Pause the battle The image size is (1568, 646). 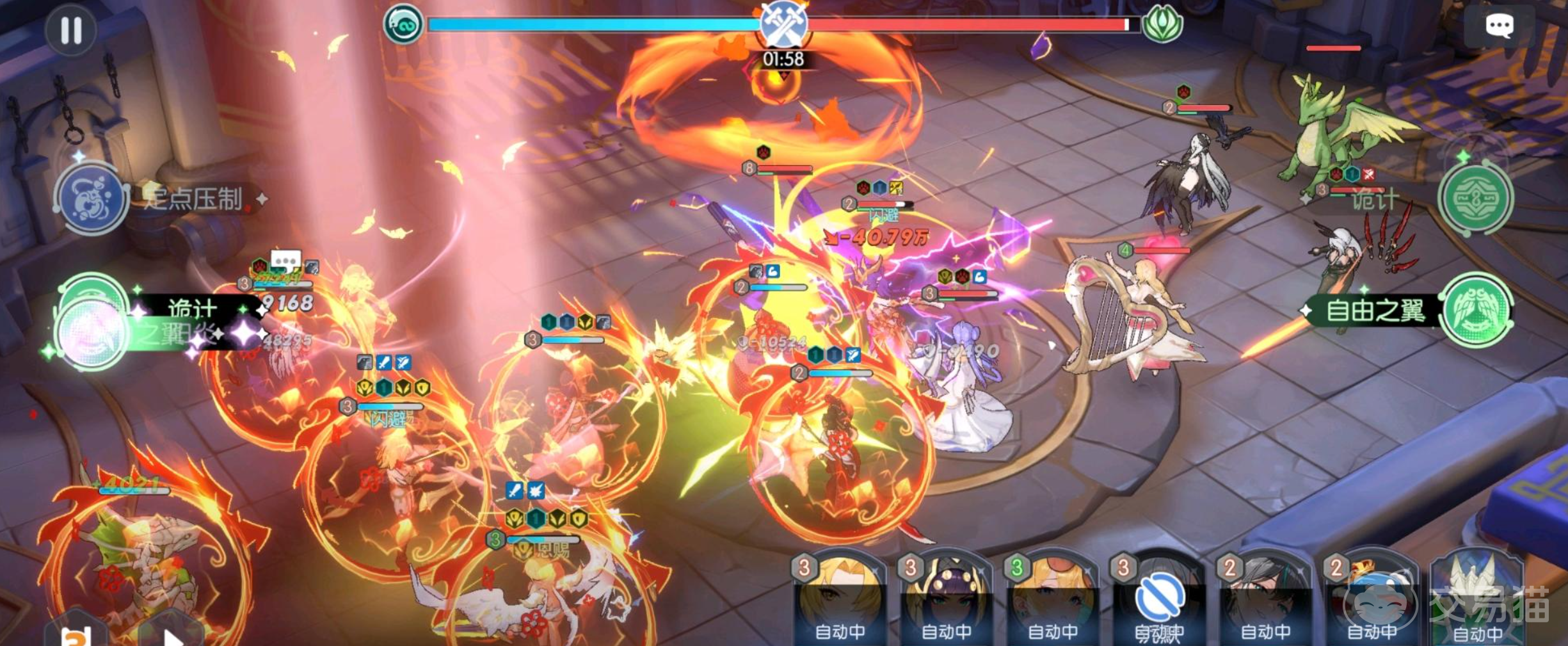(70, 30)
